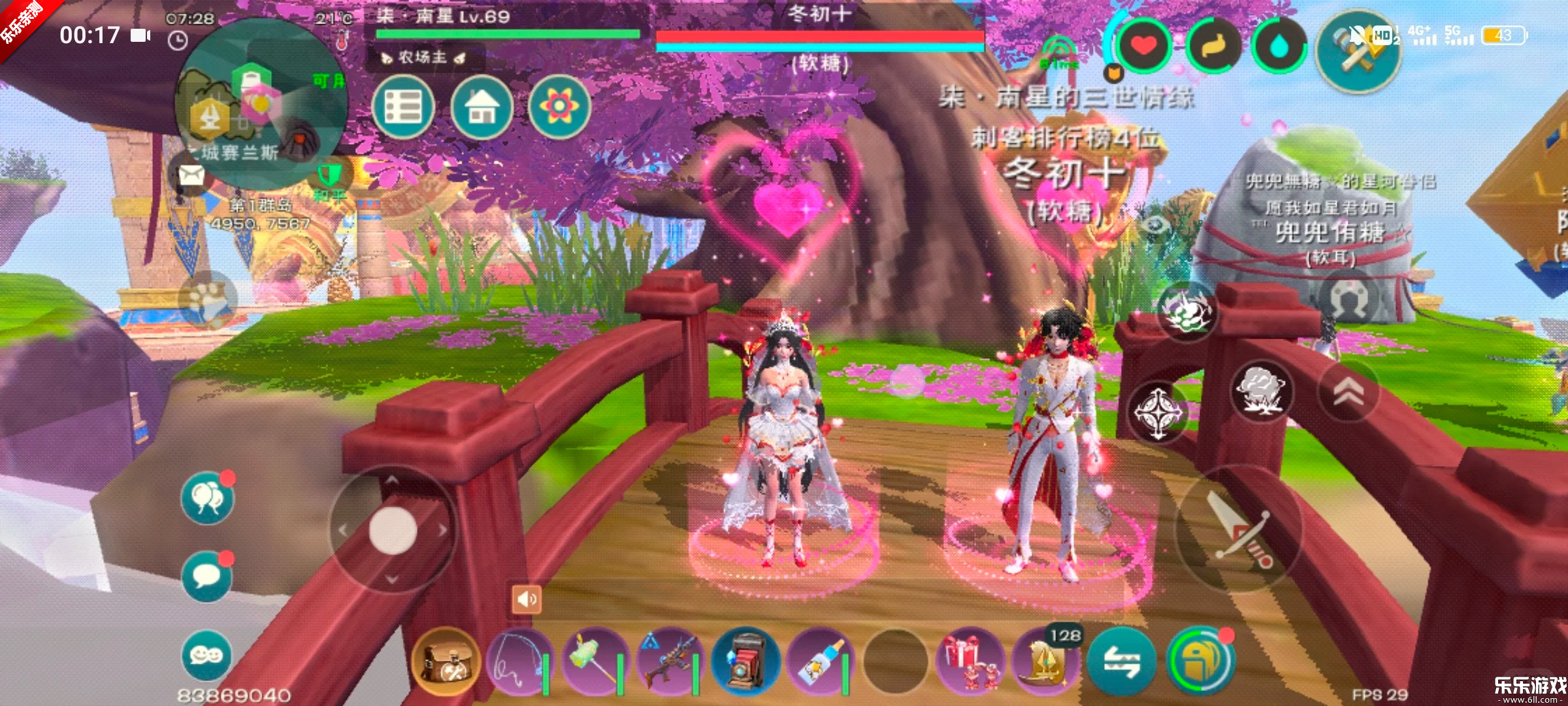Tap the double-chevron jump button
The image size is (1568, 706).
[x=1348, y=391]
